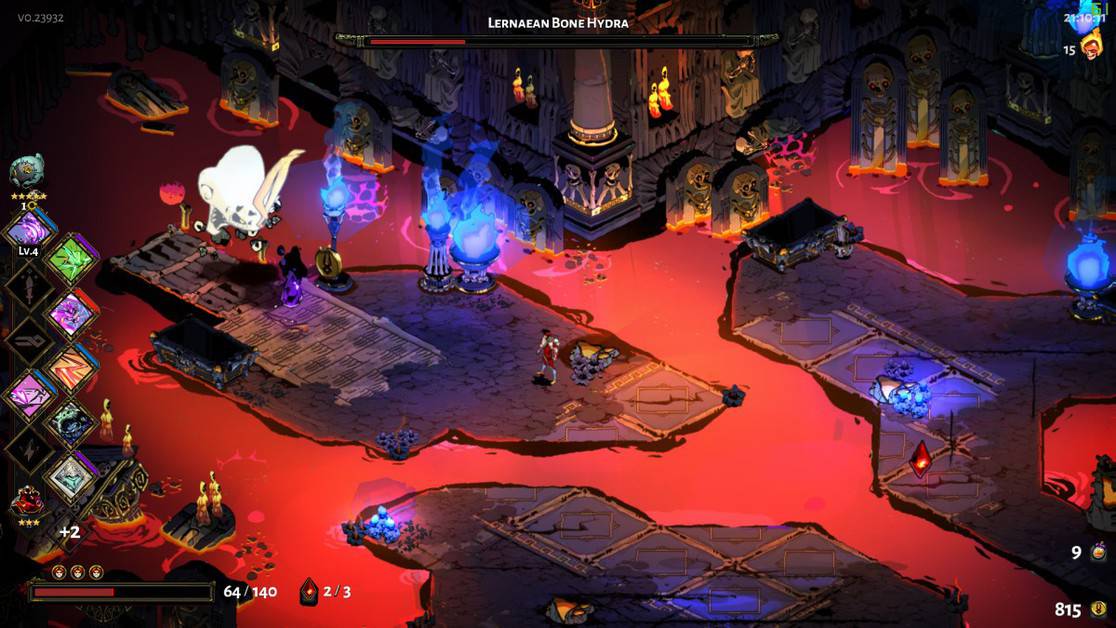Expand the +2 additional boons indicator
The width and height of the screenshot is (1116, 628).
69,532
